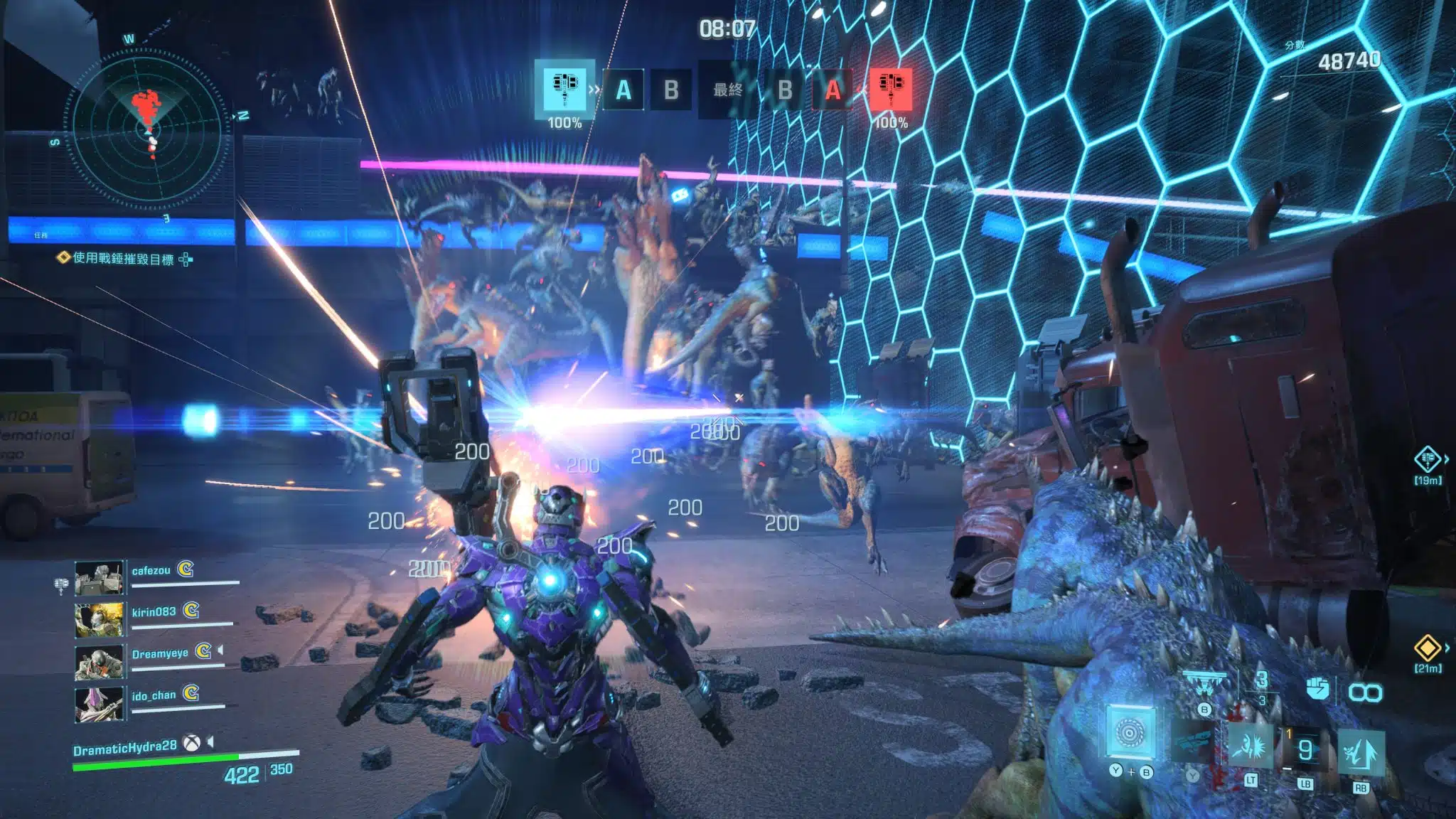This screenshot has width=1456, height=819.
Task: Click the blue diamond waypoint marked 19m
Action: click(1427, 459)
